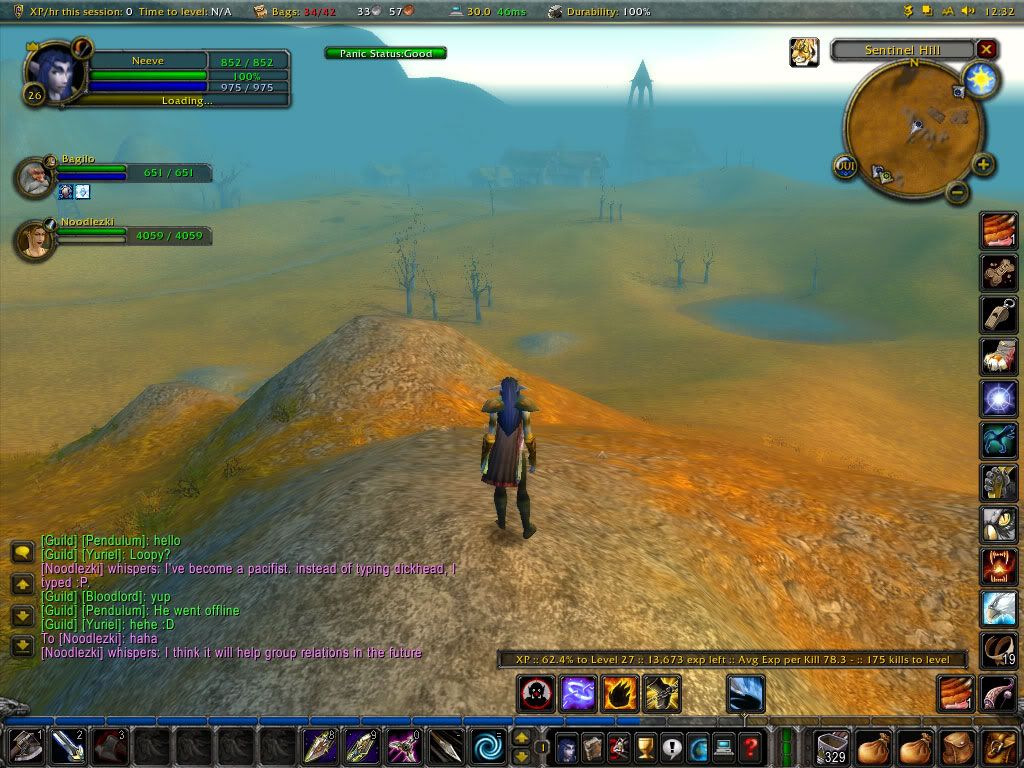Use the silver whistle item

click(x=998, y=314)
